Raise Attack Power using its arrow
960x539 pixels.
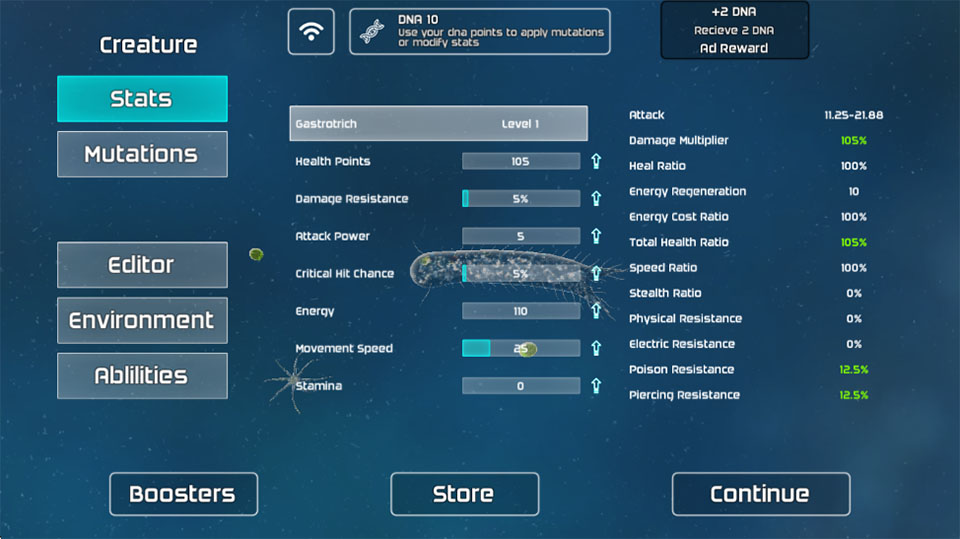(596, 236)
